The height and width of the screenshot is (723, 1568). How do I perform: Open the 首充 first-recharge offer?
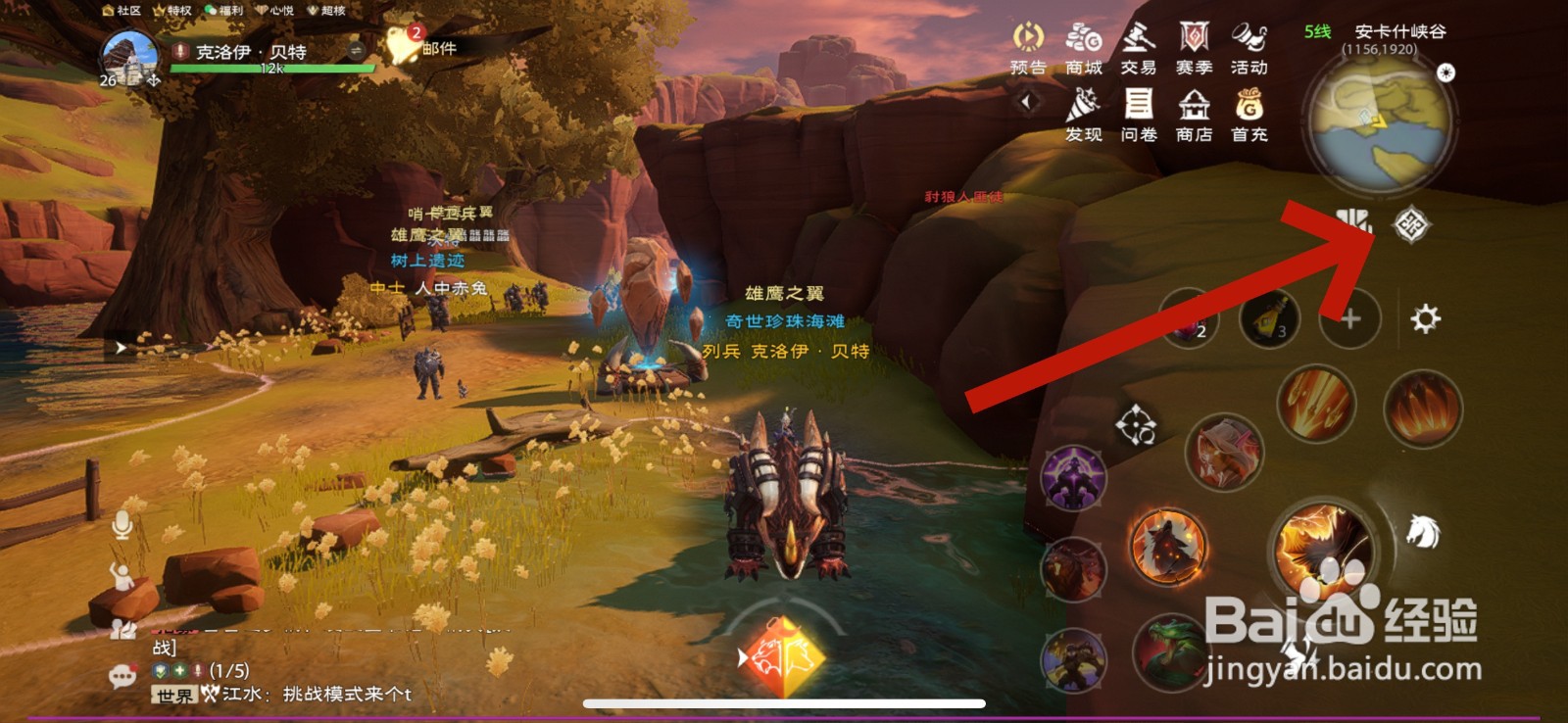pyautogui.click(x=1249, y=115)
